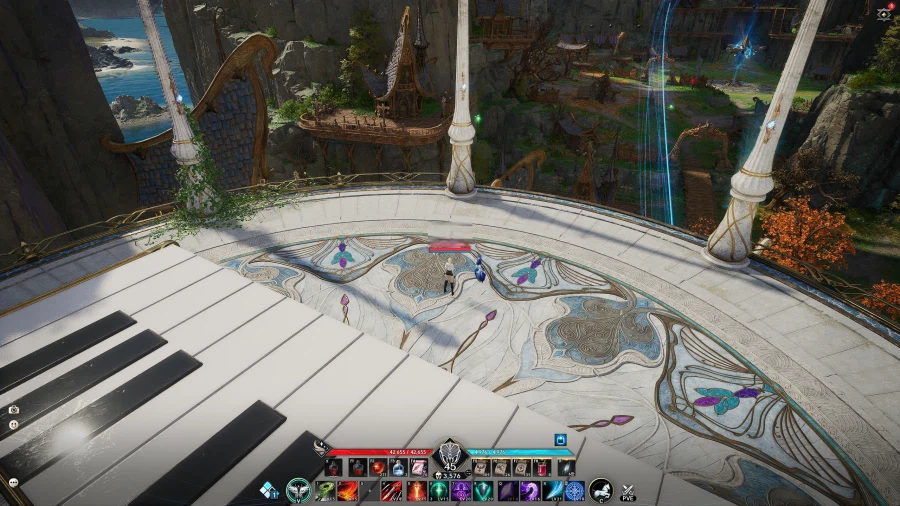
Task: Toggle the PvE crossed swords mode
Action: (x=628, y=491)
